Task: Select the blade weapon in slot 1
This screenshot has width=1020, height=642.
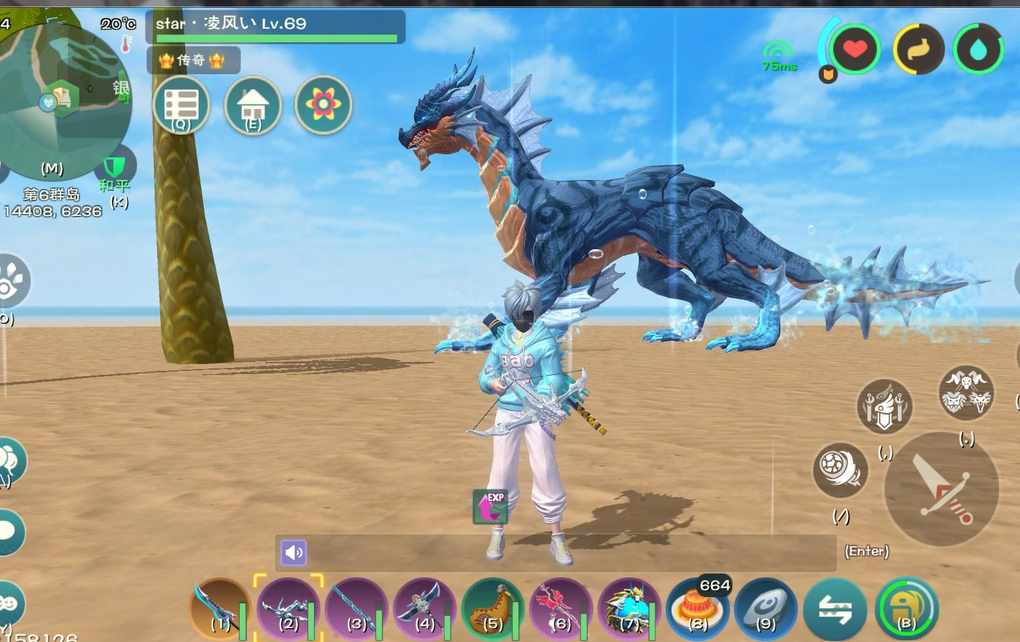Action: [220, 608]
